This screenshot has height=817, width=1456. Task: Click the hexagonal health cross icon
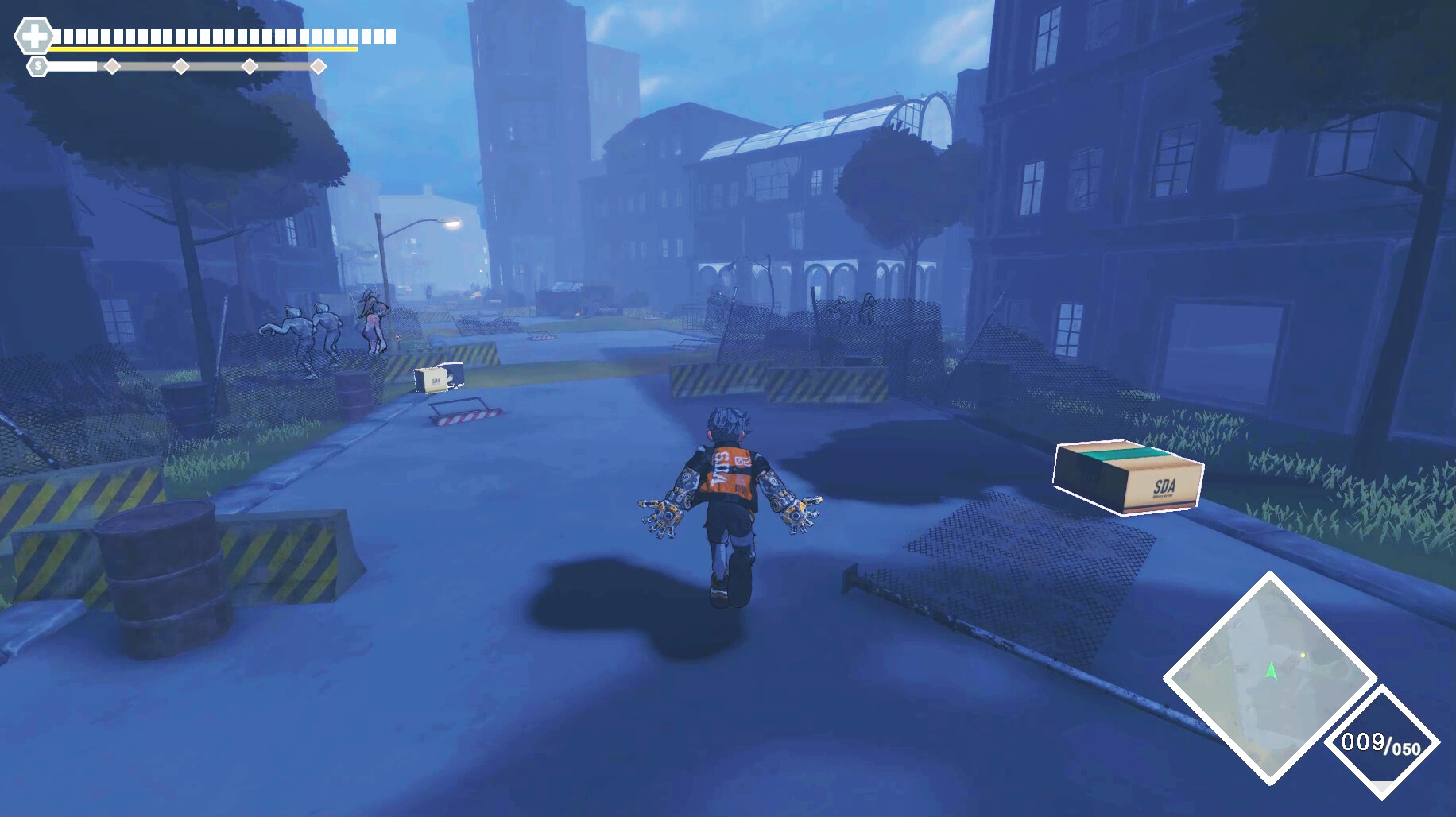tap(36, 35)
